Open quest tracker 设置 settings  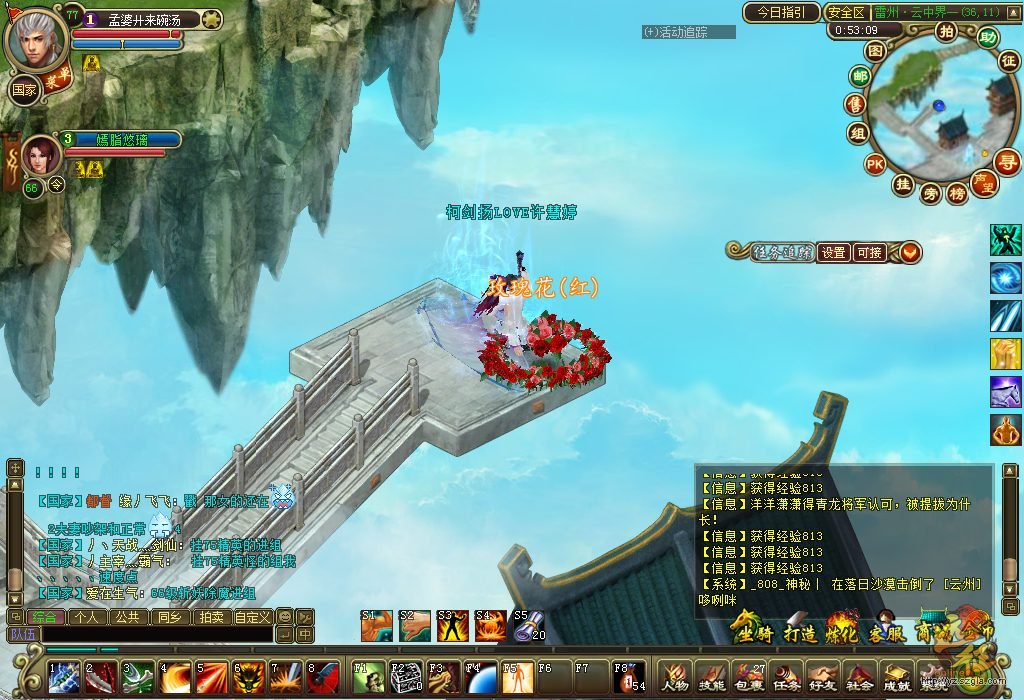tap(834, 253)
